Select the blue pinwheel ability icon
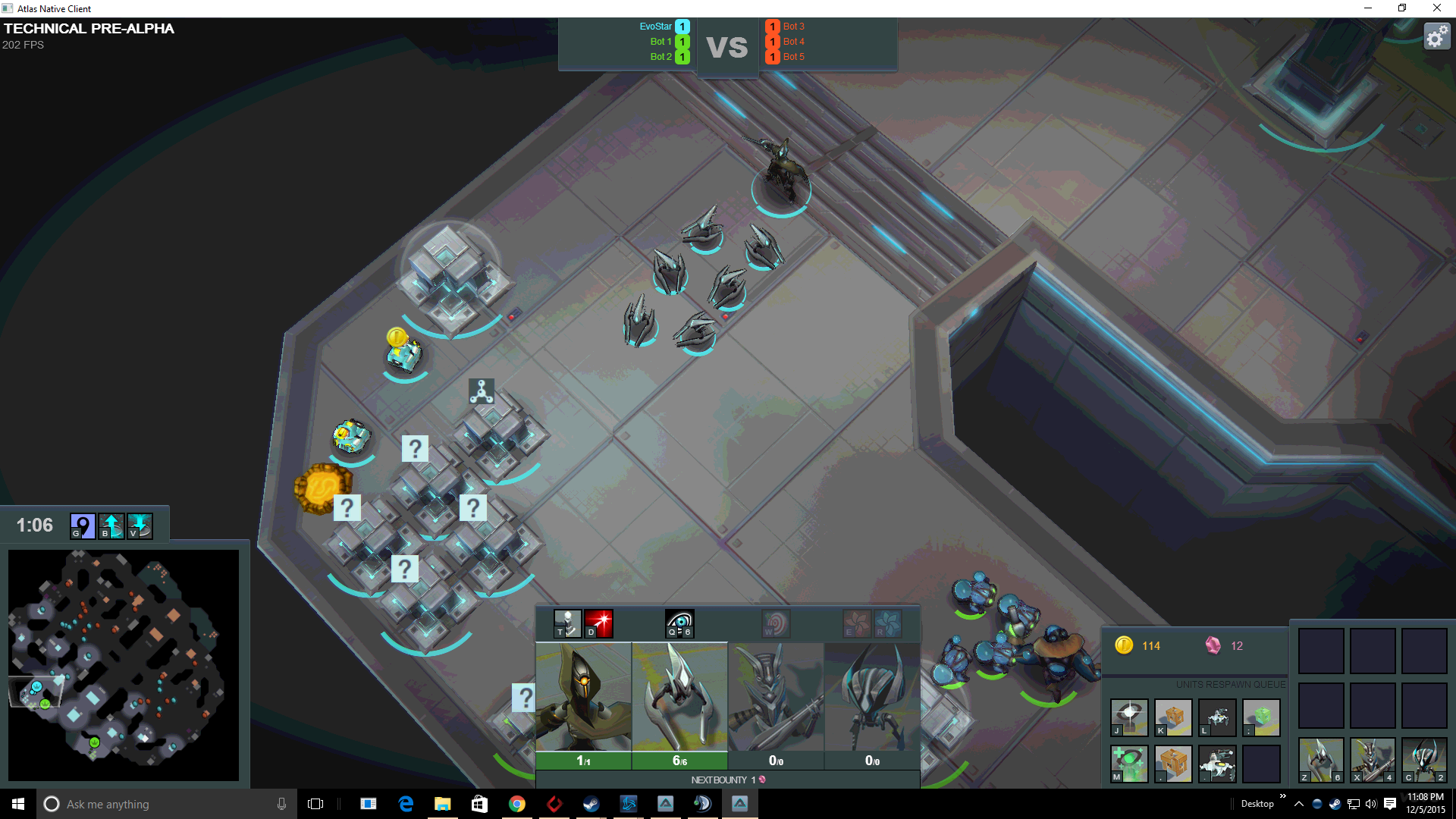This screenshot has width=1456, height=819. click(887, 624)
